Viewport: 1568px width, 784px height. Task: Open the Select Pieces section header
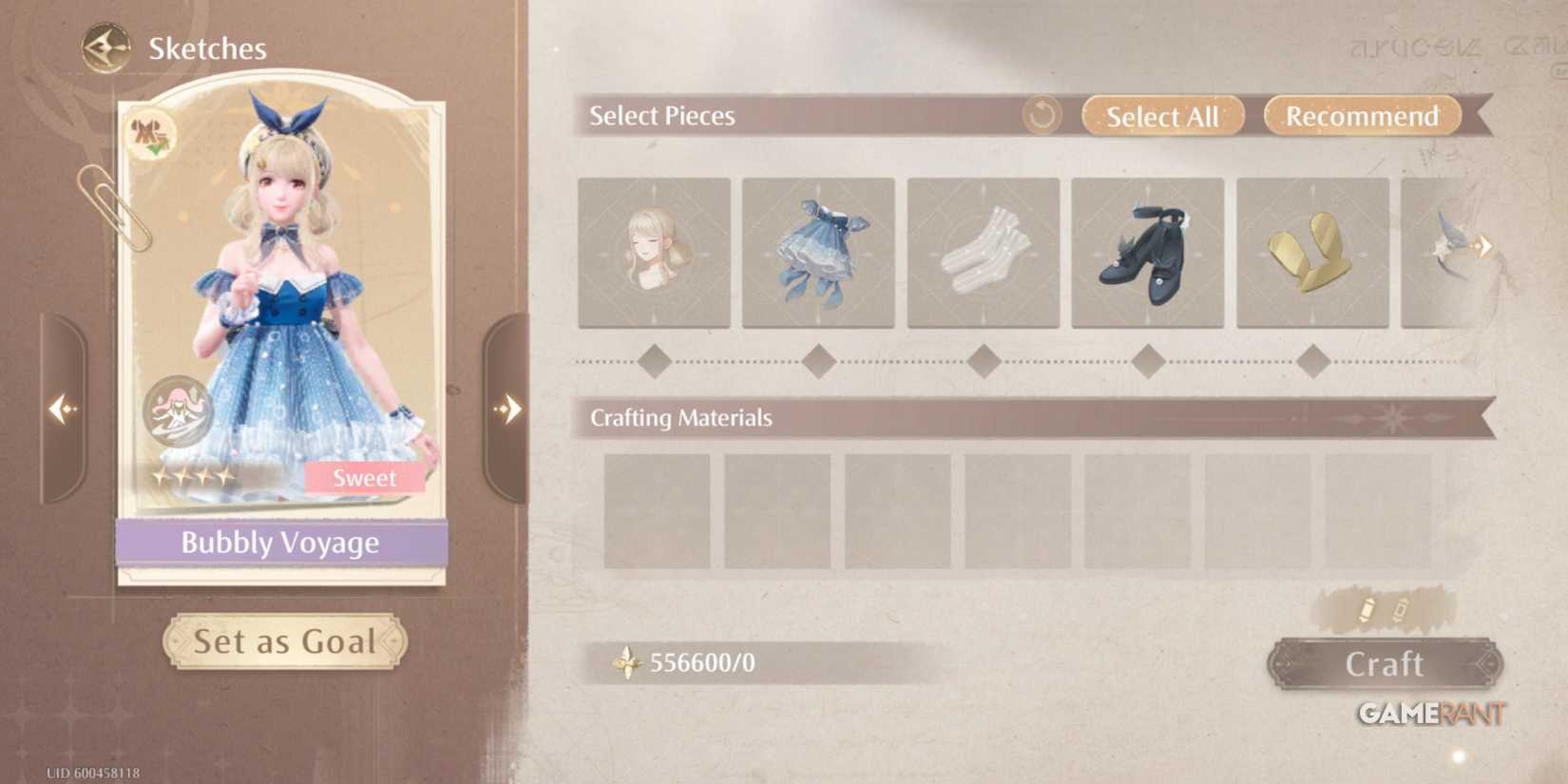click(x=661, y=116)
